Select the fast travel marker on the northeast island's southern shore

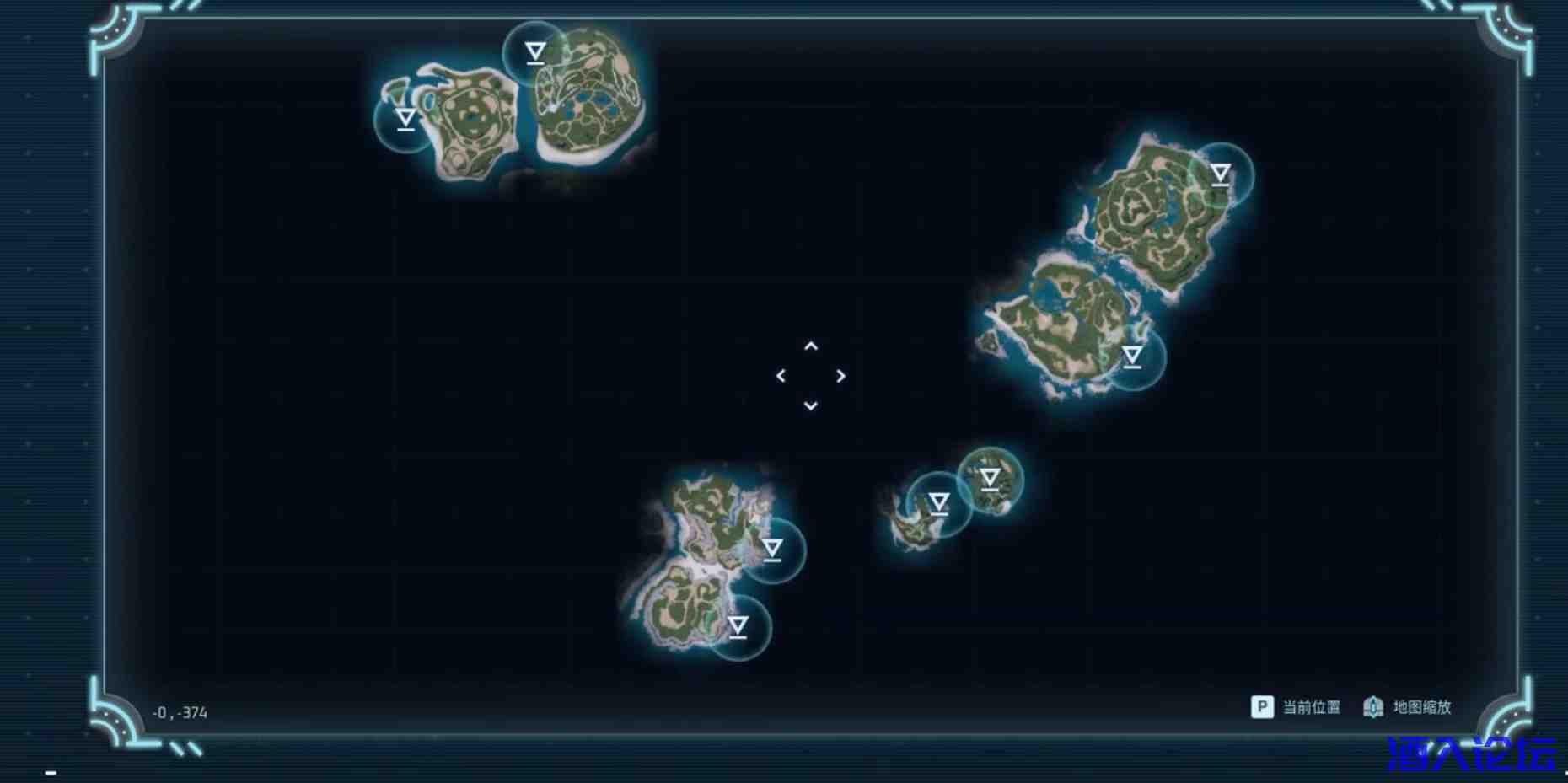pyautogui.click(x=1130, y=358)
